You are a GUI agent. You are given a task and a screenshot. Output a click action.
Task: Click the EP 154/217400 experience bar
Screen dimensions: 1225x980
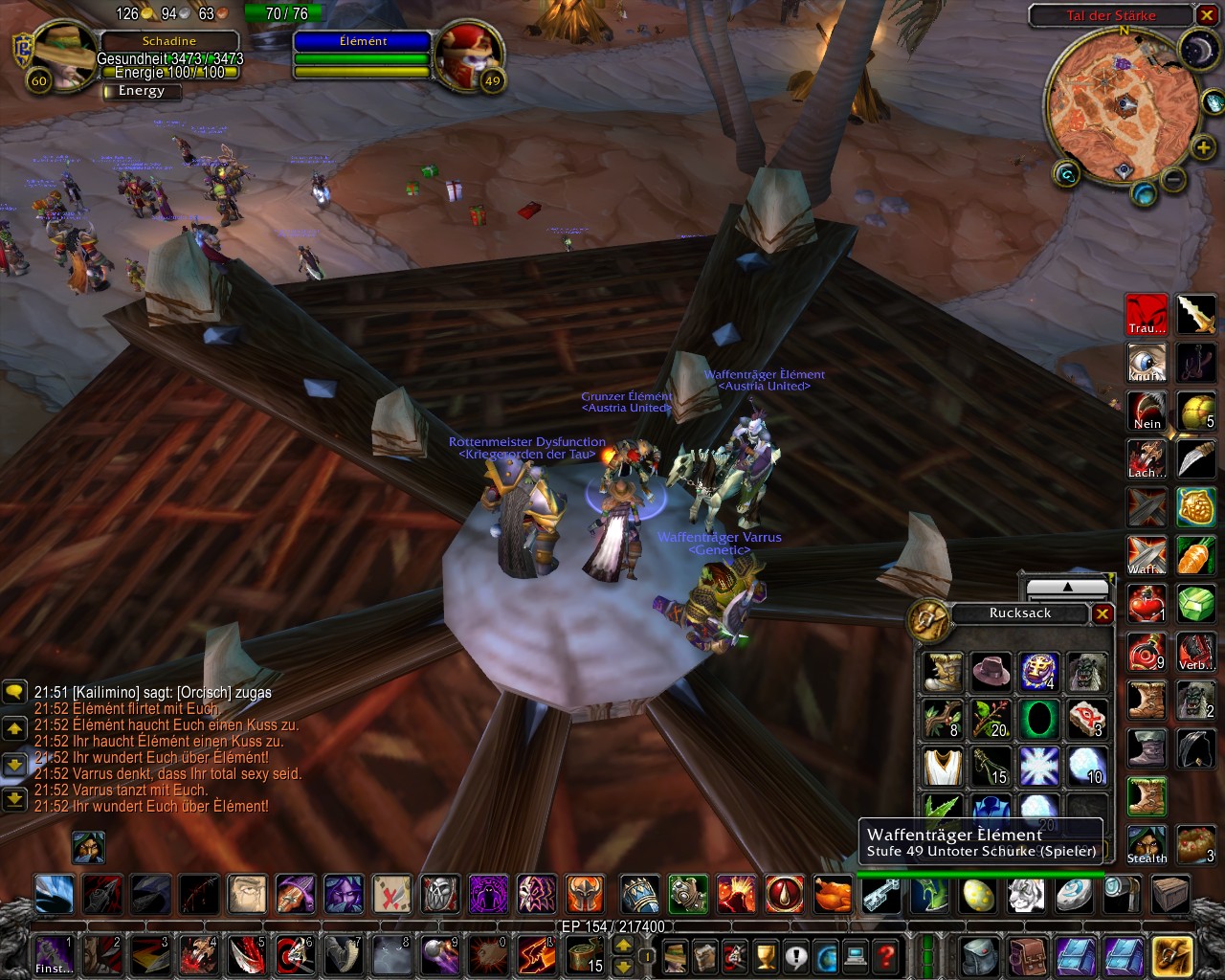point(612,926)
